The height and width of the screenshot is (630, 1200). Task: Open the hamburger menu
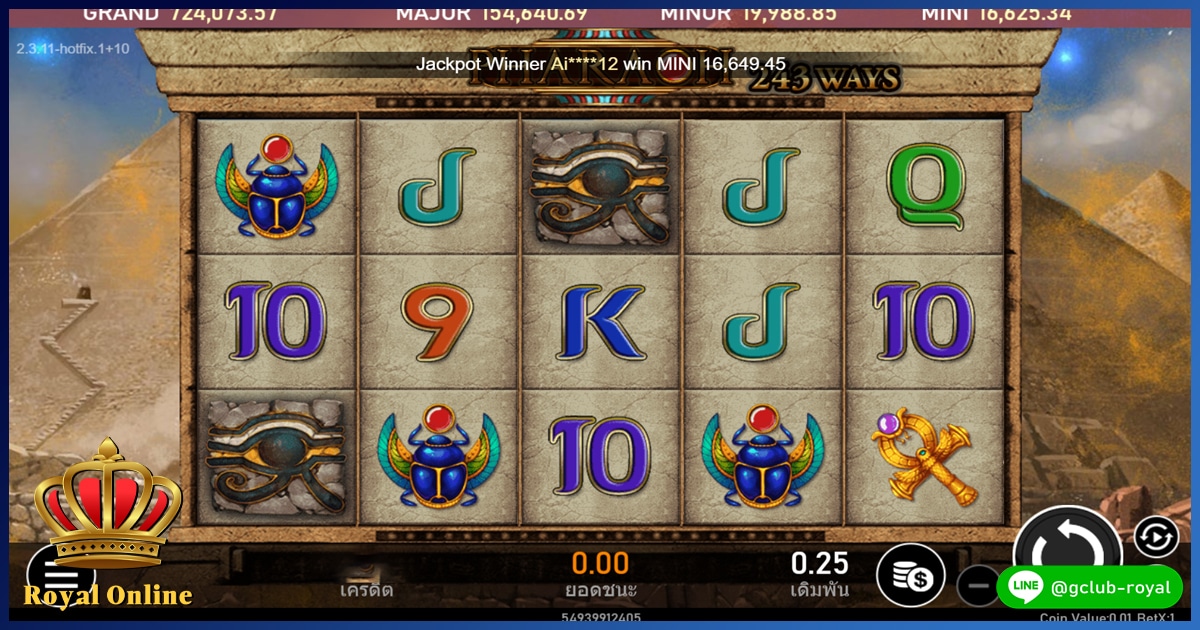point(60,575)
